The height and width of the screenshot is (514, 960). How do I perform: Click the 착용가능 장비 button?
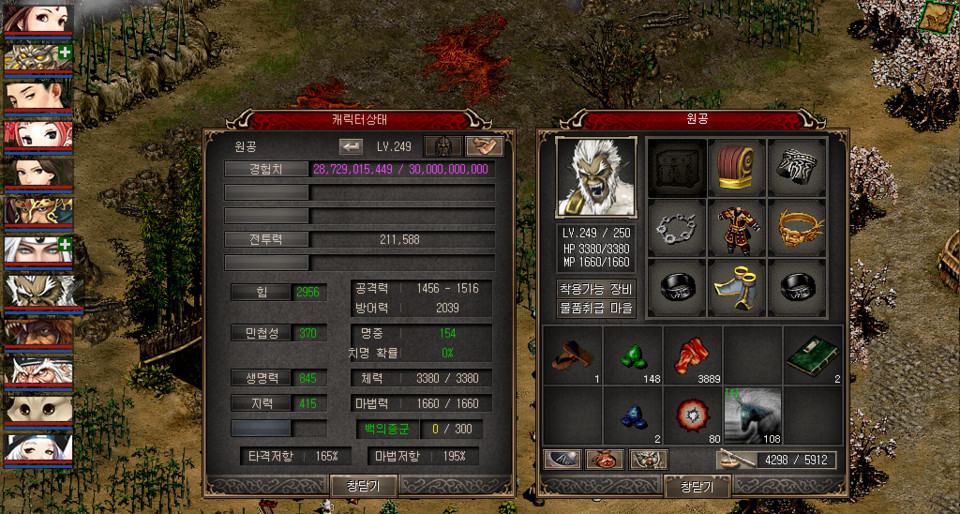coord(596,289)
